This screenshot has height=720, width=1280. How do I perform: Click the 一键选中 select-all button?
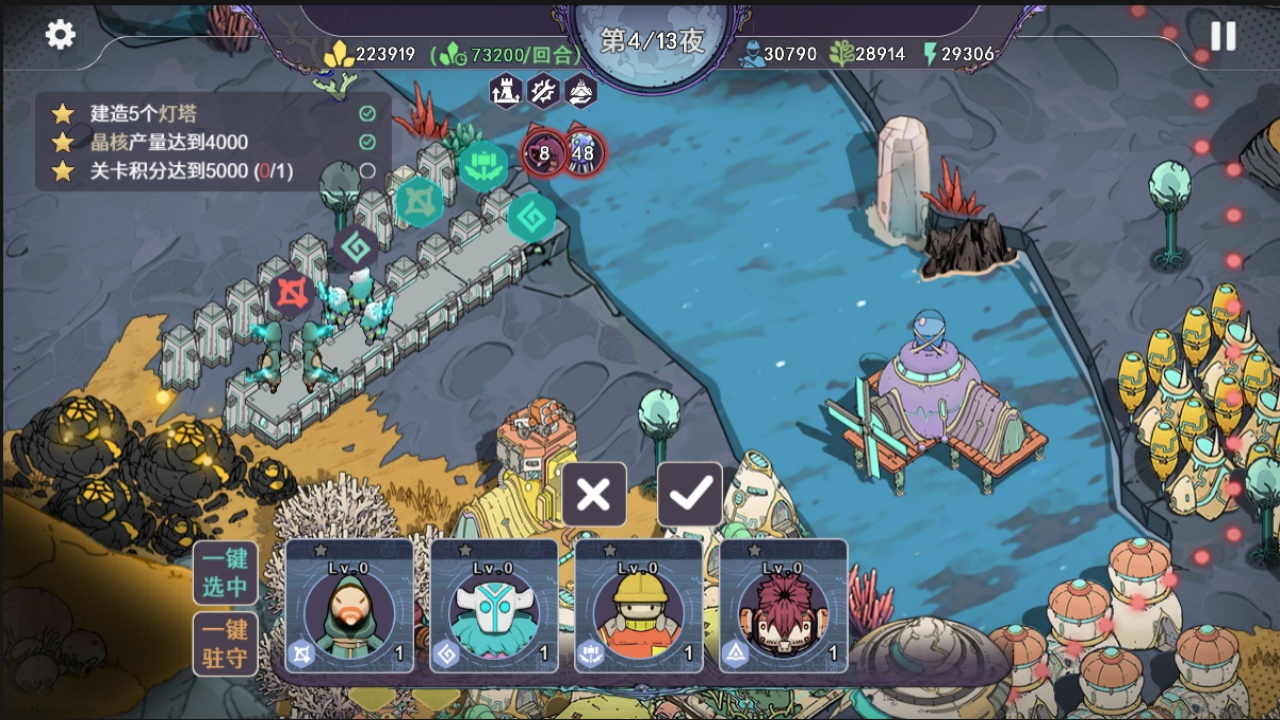pyautogui.click(x=225, y=574)
